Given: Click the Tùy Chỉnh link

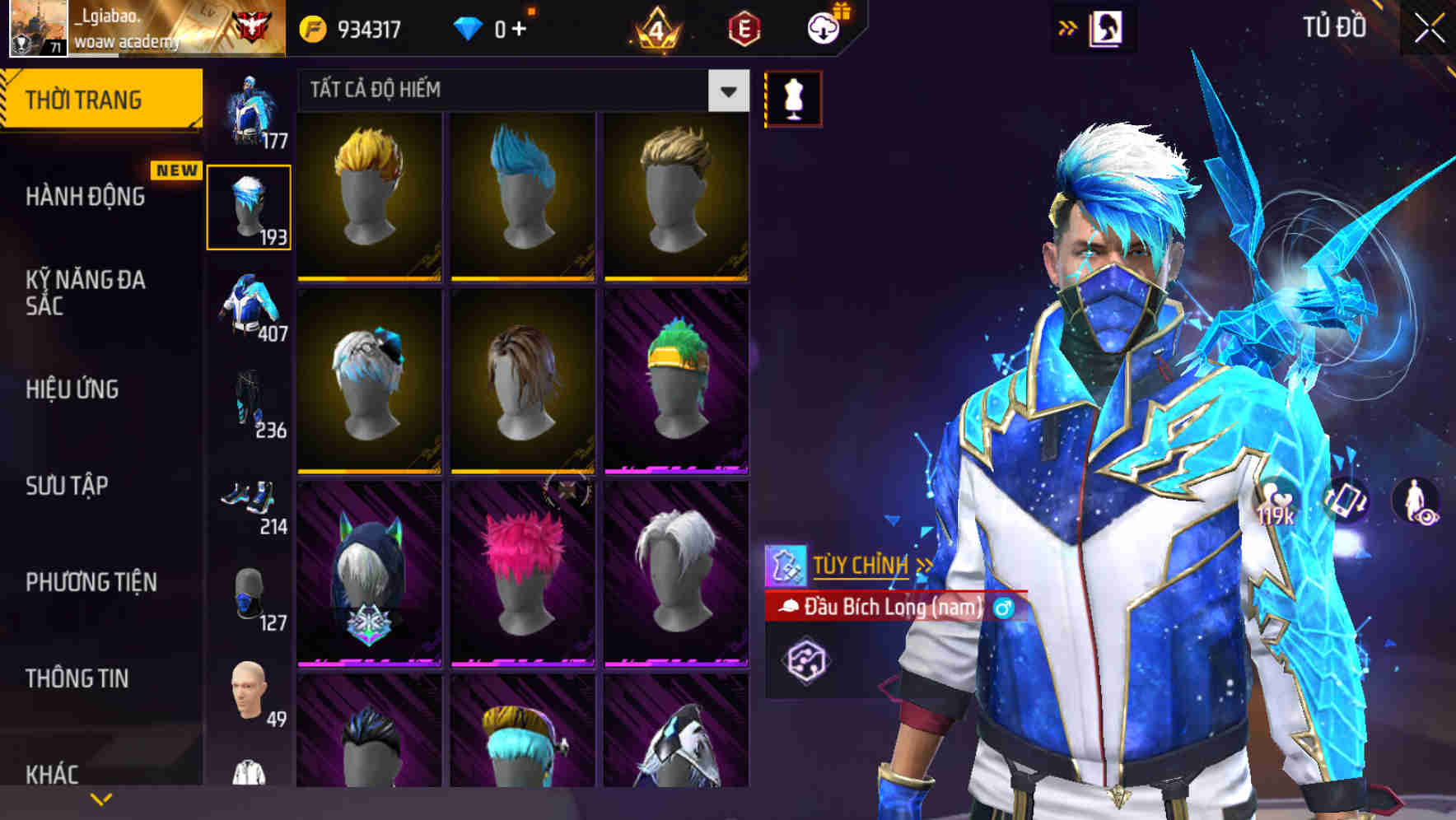Looking at the screenshot, I should [861, 565].
